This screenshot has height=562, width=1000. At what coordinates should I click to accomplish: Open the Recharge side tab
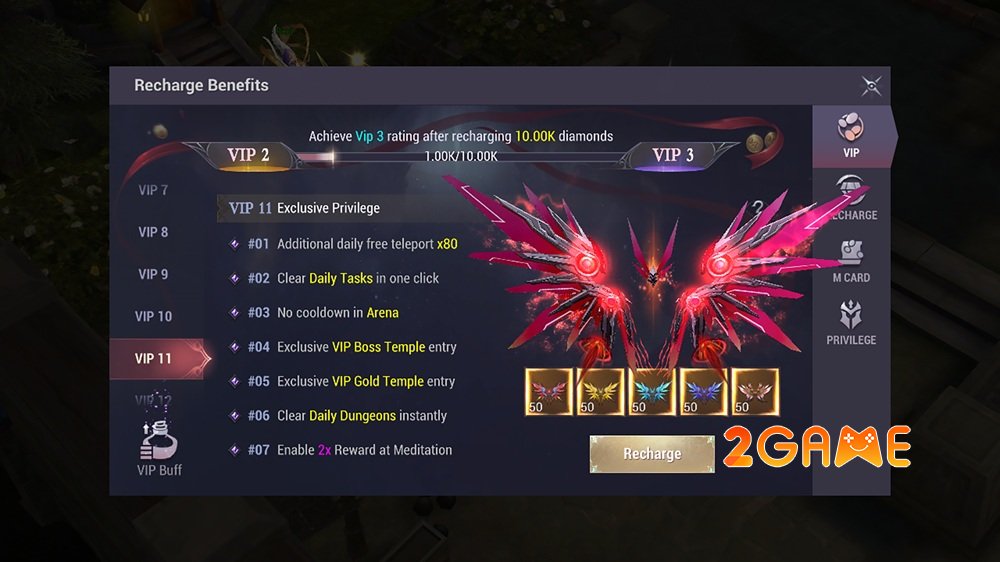(851, 198)
